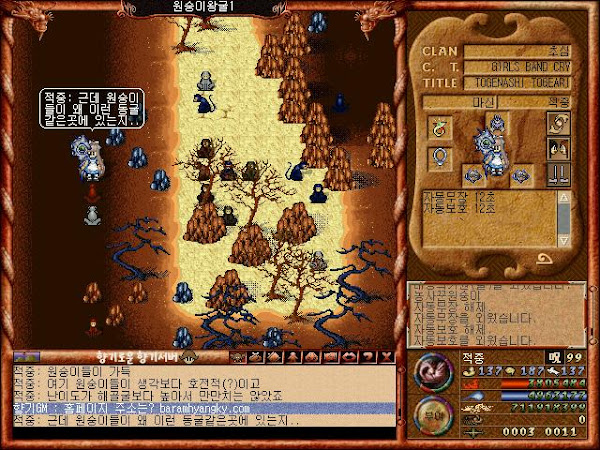This screenshot has width=600, height=450.
Task: Select the ring slot in equipment panel
Action: (437, 127)
